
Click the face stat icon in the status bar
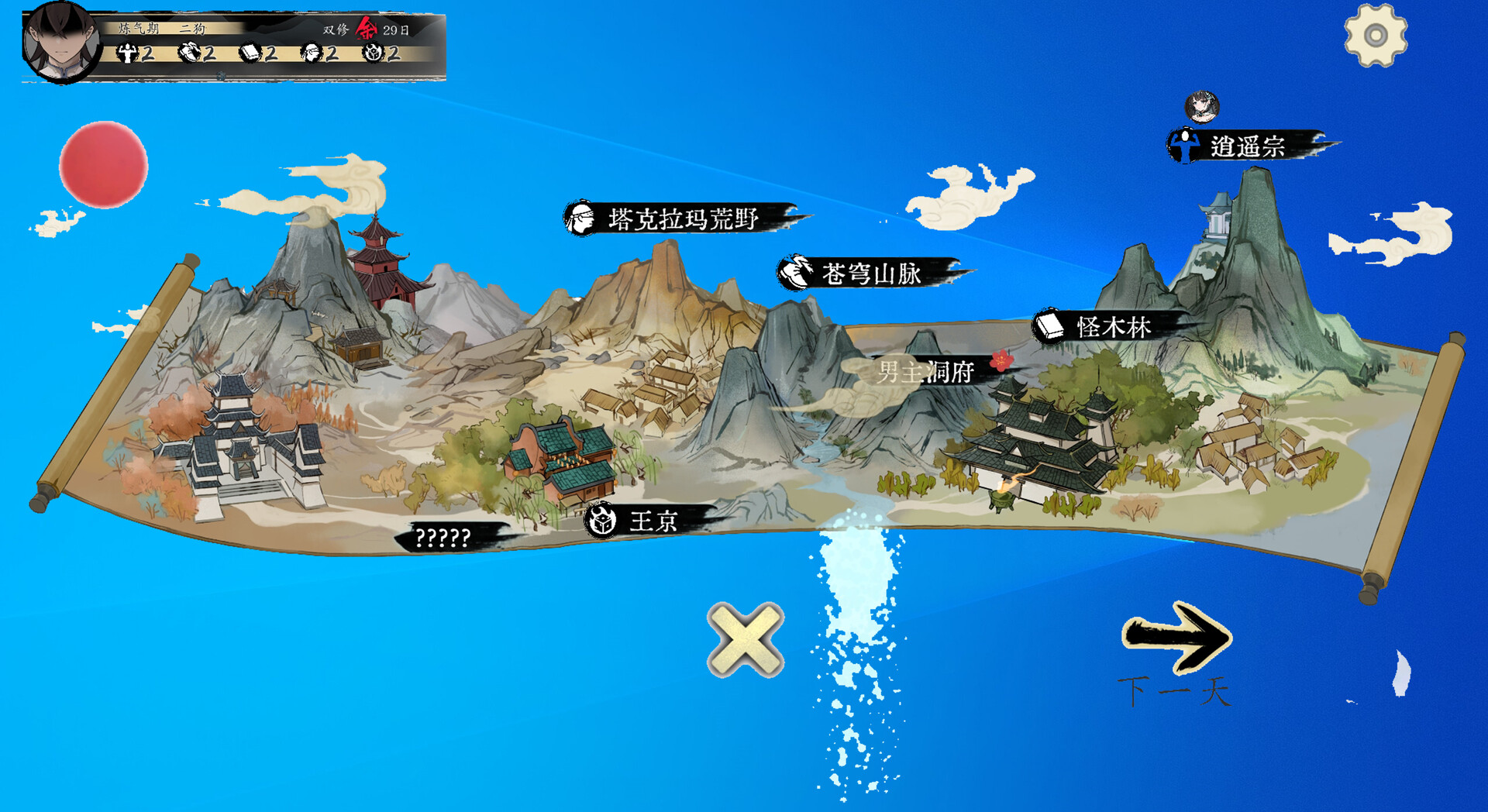[310, 53]
